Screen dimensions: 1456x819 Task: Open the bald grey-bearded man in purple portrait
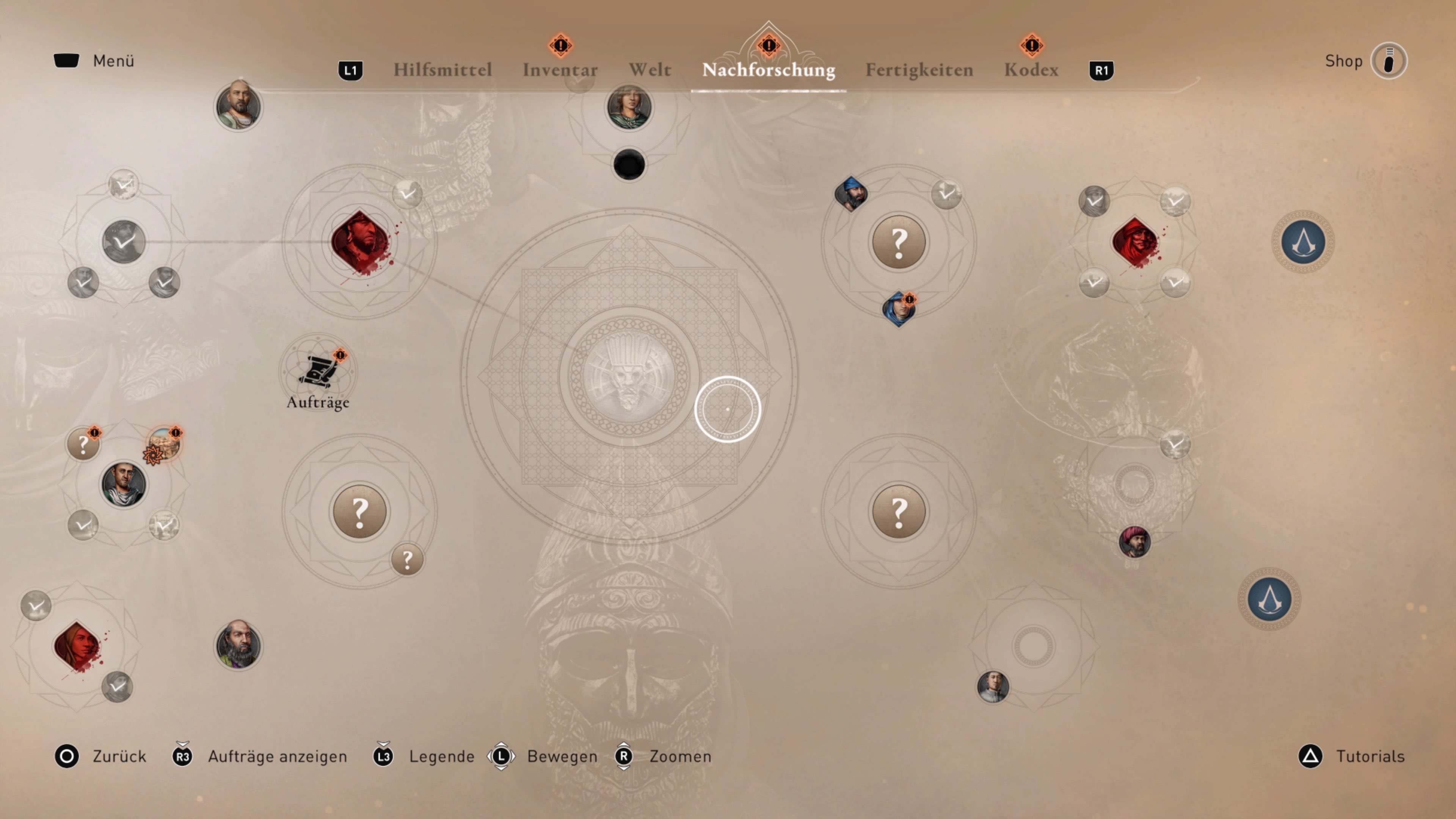pyautogui.click(x=238, y=645)
